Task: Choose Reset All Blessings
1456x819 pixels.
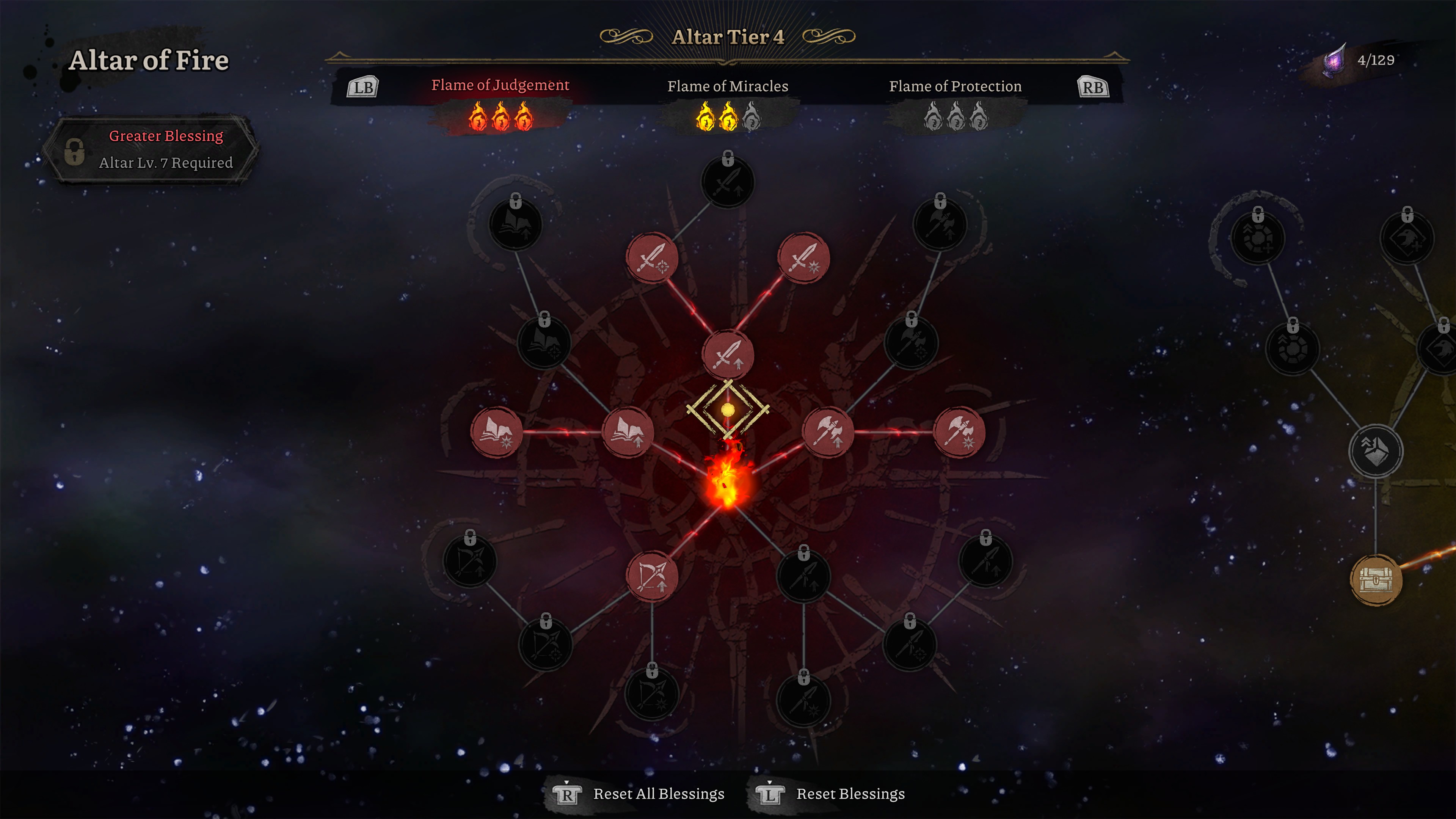Action: (x=658, y=794)
